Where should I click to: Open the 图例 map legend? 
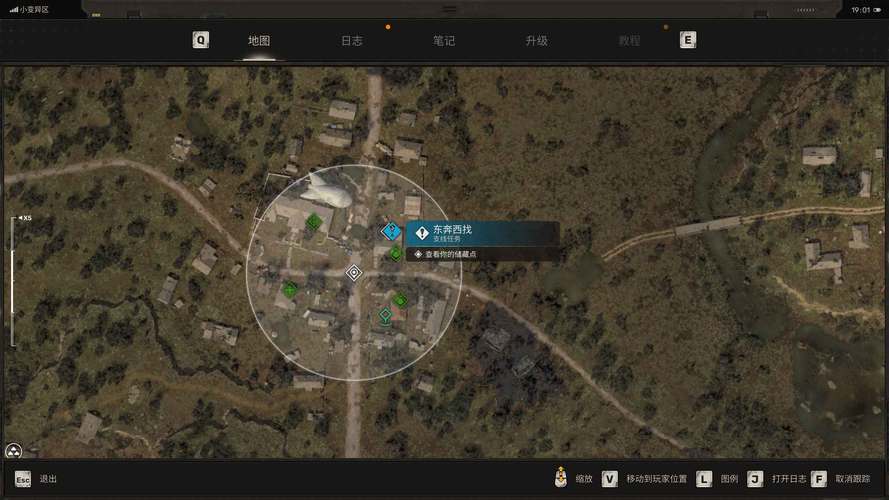[x=729, y=479]
